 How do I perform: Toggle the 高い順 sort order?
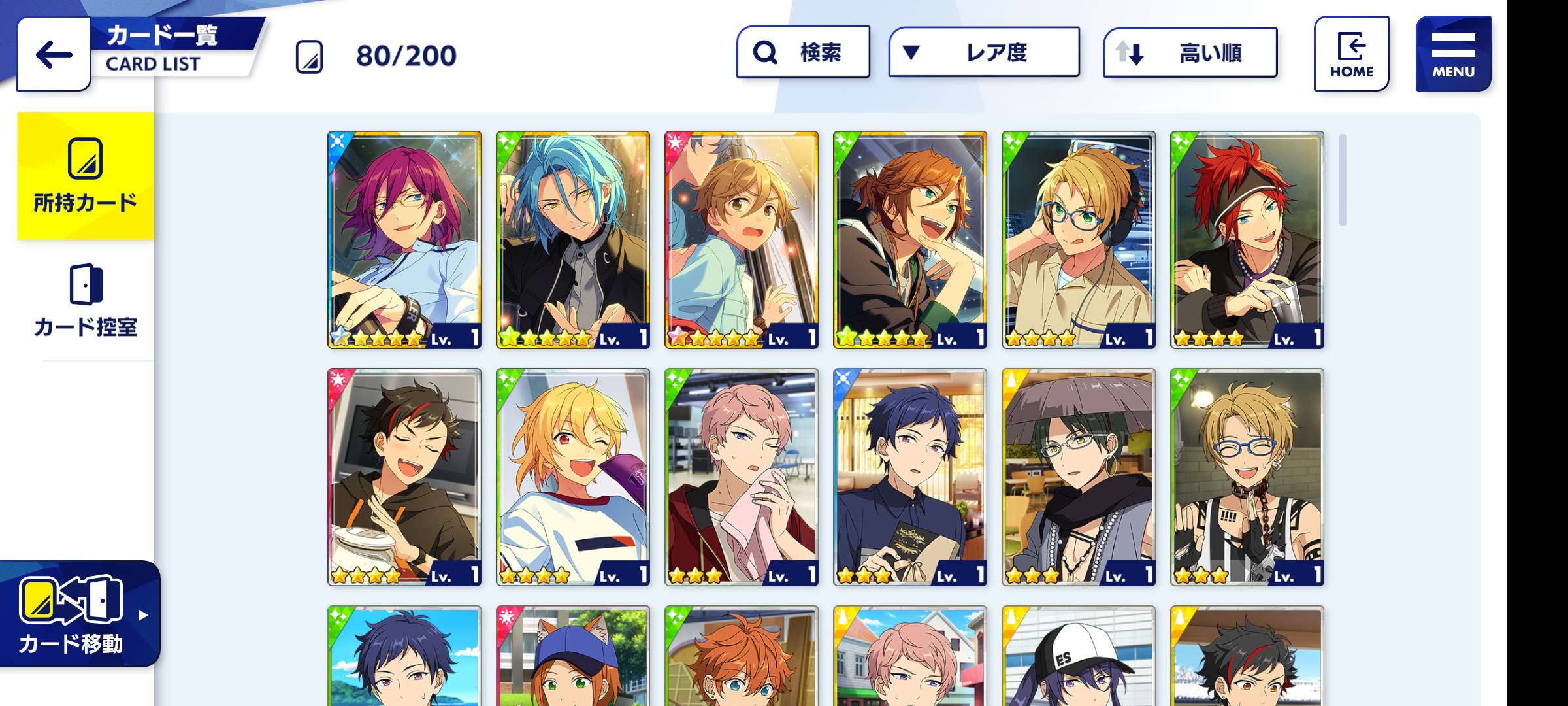click(x=1190, y=53)
